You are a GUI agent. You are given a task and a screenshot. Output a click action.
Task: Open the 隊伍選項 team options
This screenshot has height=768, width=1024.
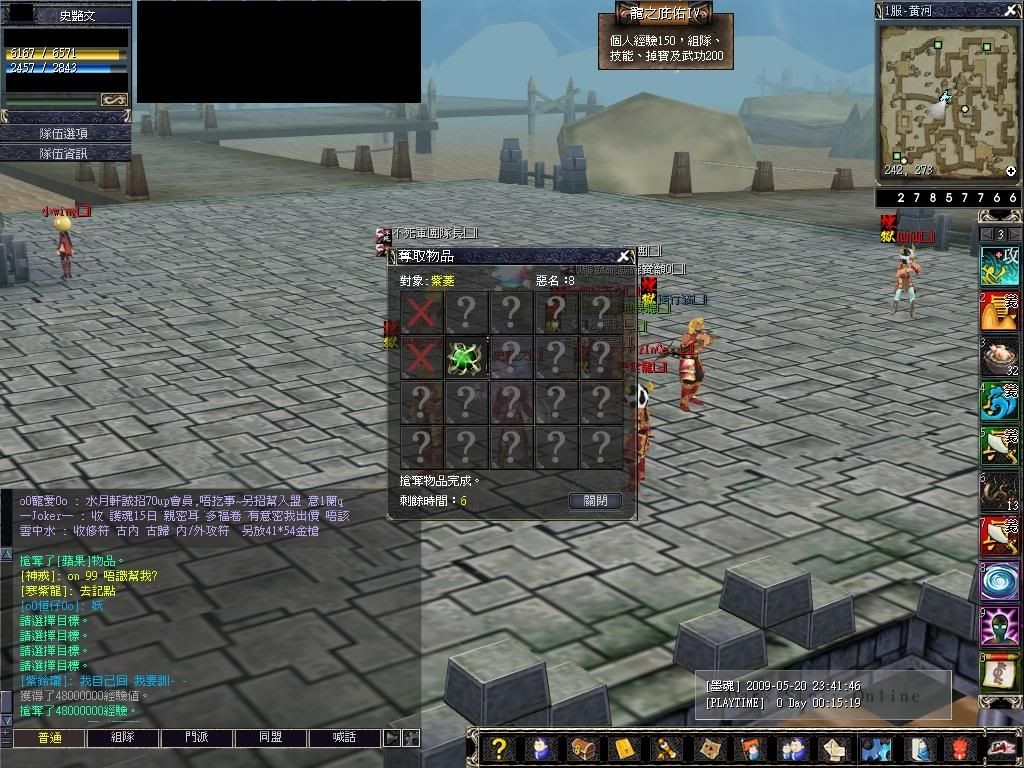[x=65, y=134]
